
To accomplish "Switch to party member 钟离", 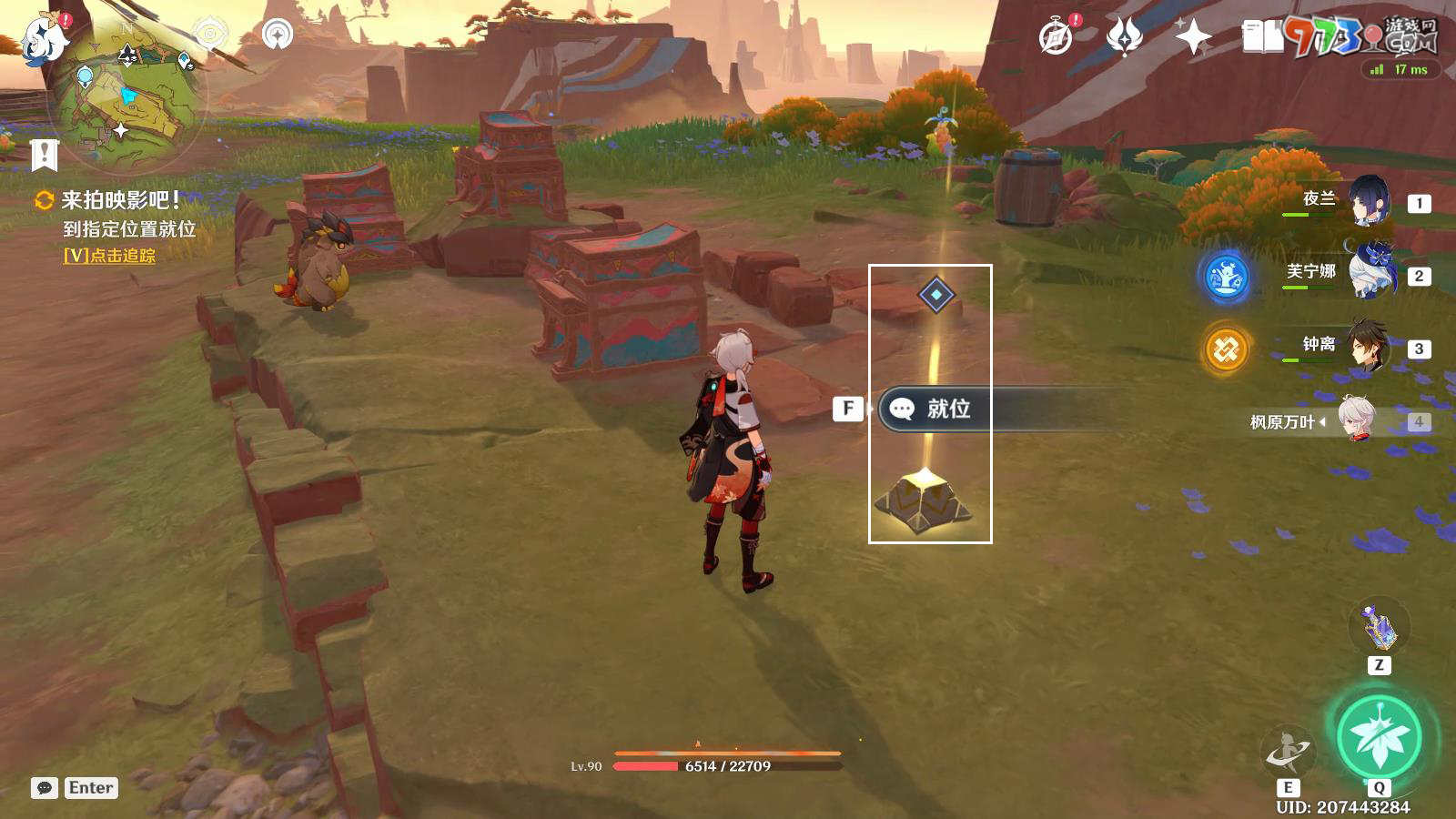I will (1368, 347).
